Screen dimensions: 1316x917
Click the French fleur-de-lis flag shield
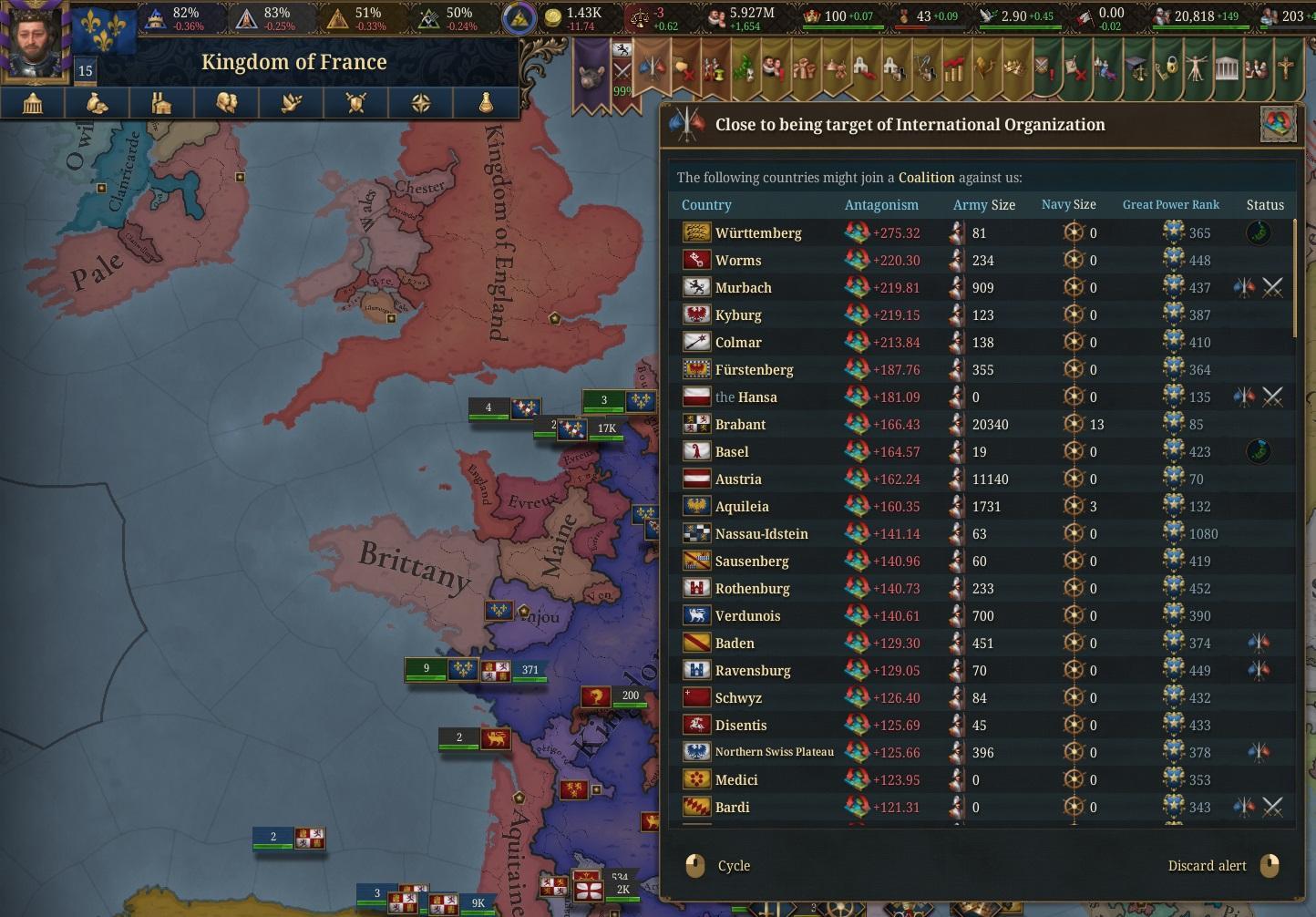(x=104, y=31)
